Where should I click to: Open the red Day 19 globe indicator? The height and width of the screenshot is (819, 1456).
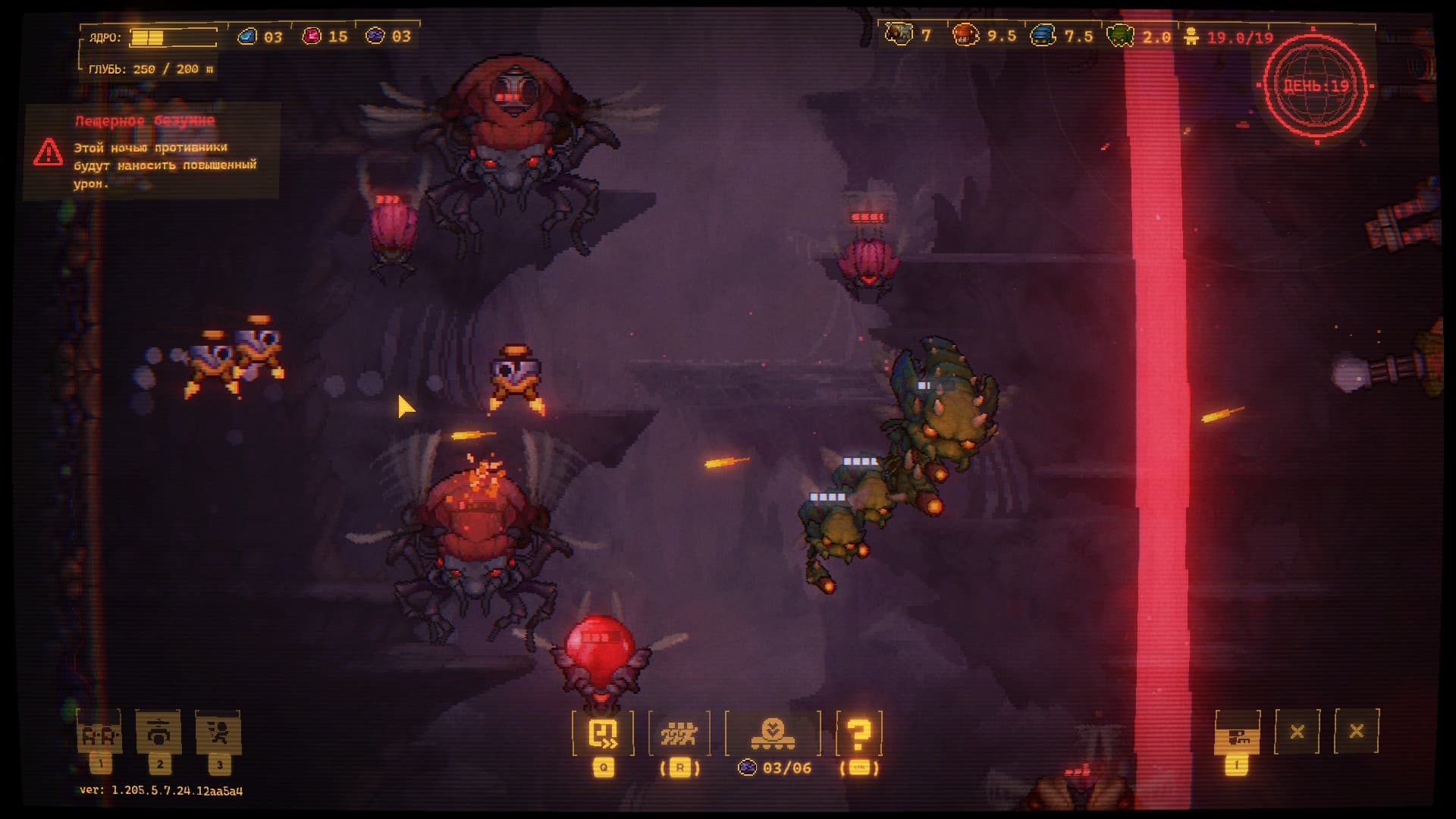point(1316,85)
